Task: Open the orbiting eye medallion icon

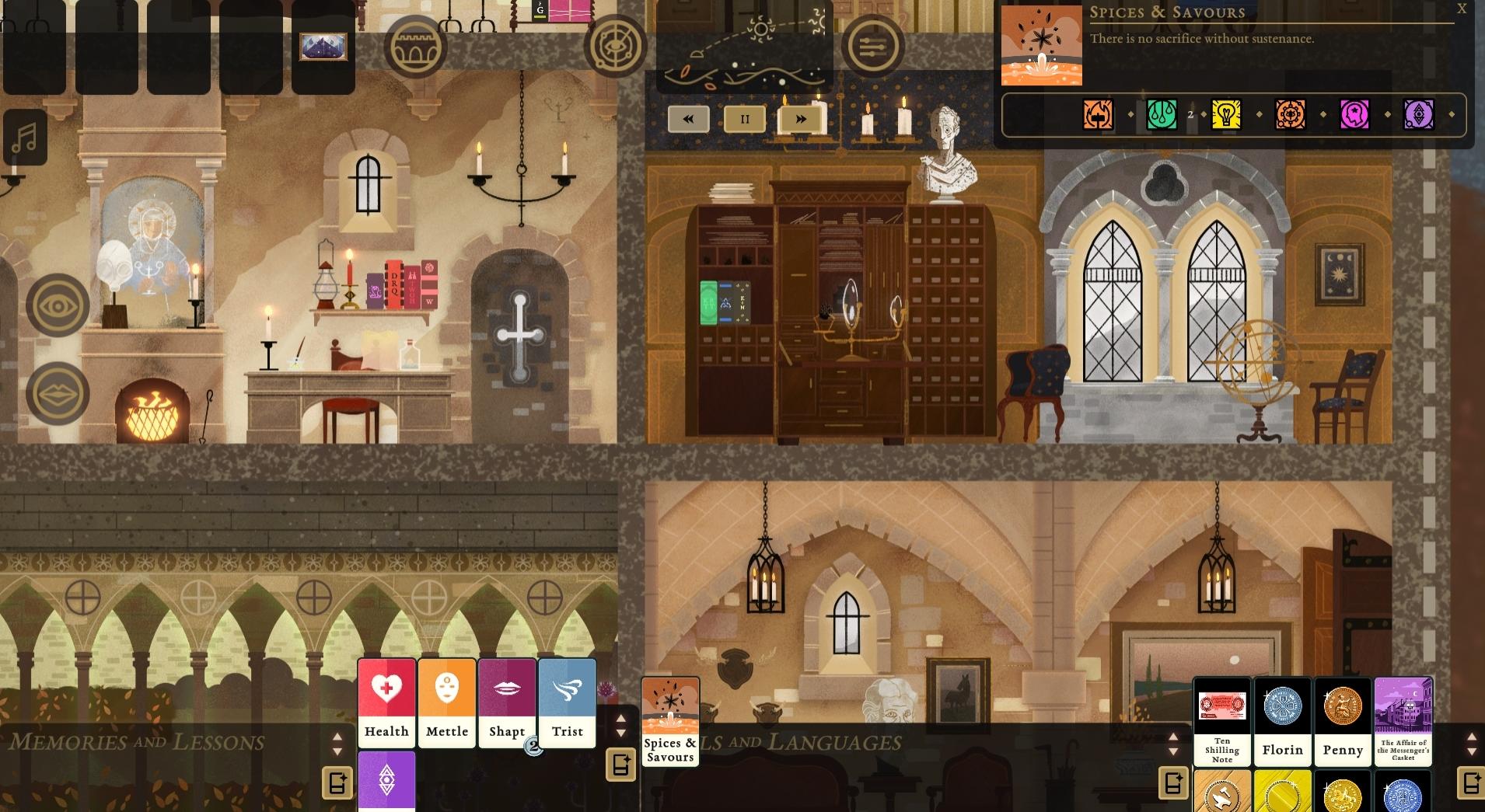Action: coord(617,47)
